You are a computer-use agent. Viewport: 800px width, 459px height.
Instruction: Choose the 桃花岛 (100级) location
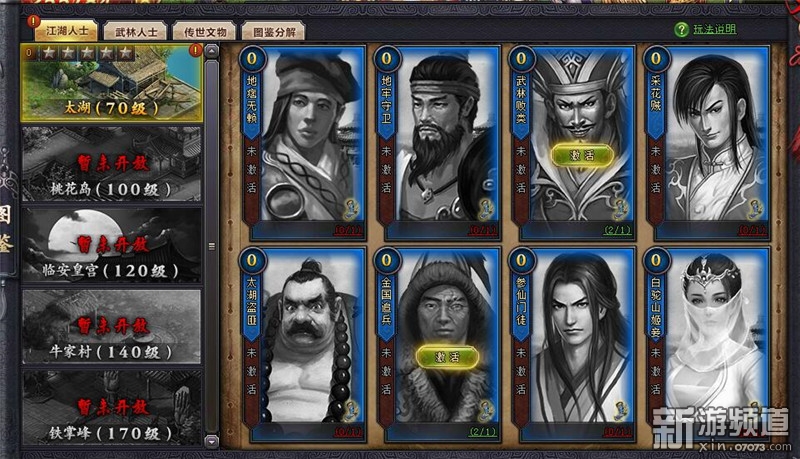point(111,164)
